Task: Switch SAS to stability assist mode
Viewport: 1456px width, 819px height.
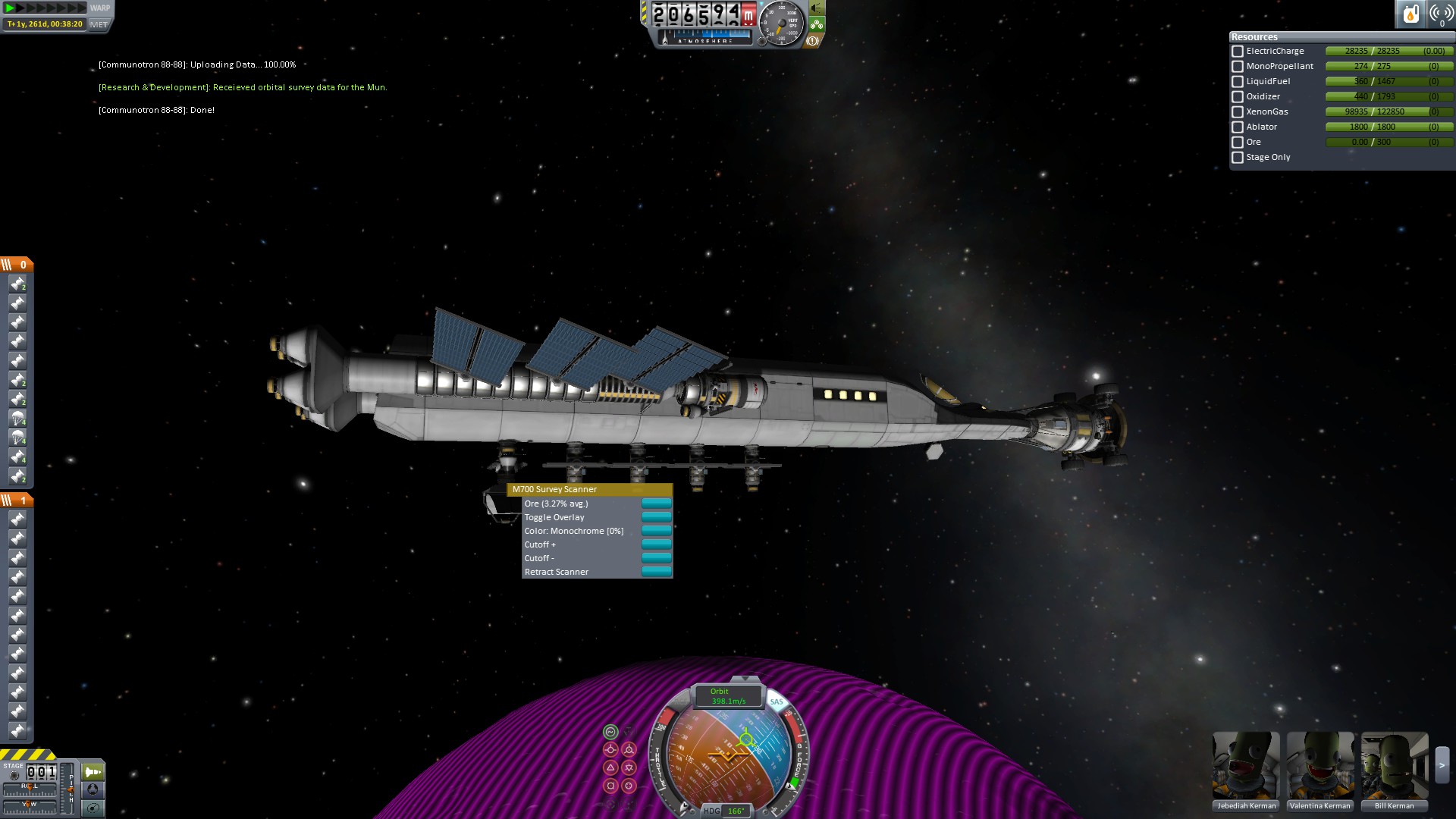Action: (610, 732)
